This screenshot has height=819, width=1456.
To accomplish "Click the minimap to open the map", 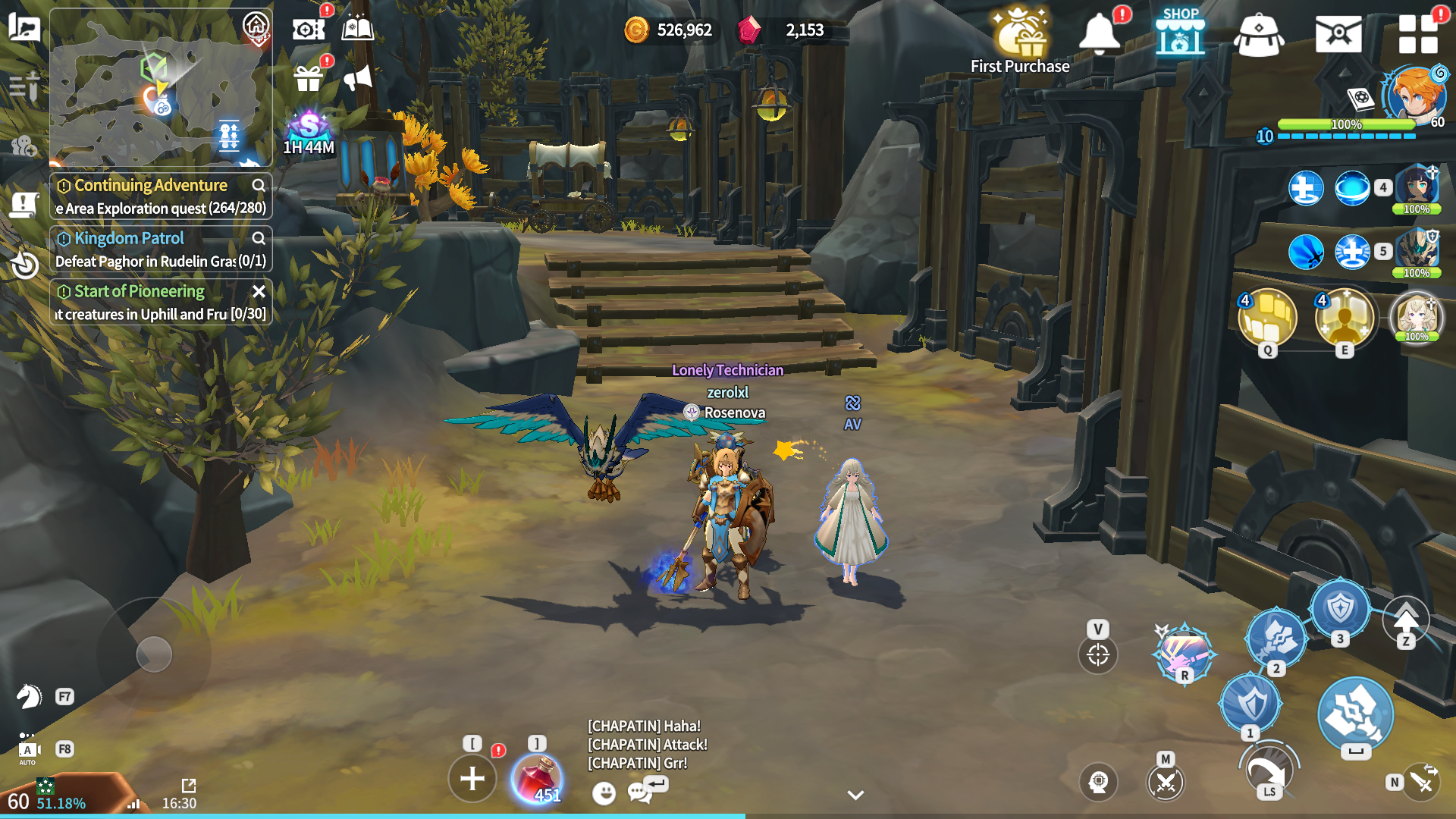I will 161,87.
